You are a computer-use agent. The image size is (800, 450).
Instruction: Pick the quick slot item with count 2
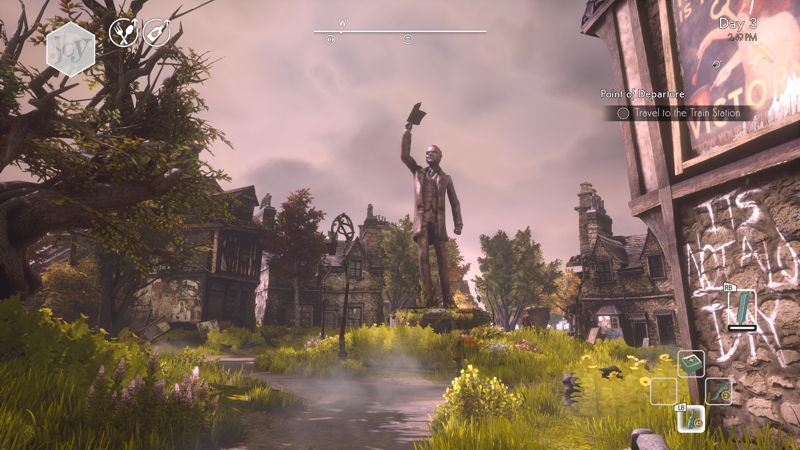pos(718,391)
